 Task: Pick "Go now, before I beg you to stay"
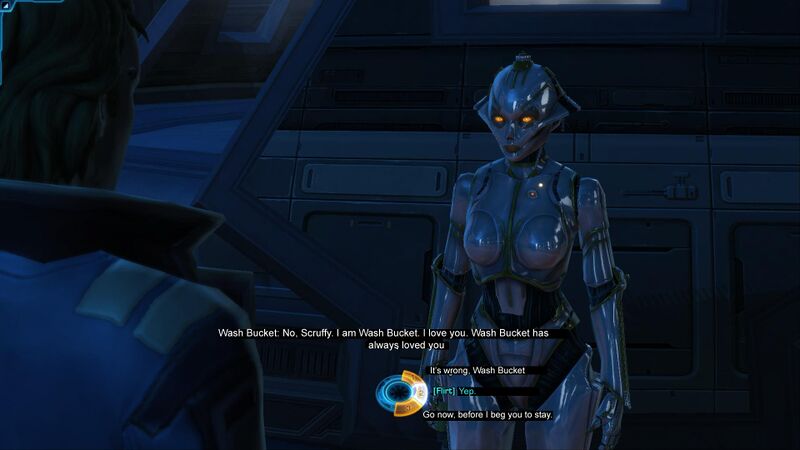(487, 414)
